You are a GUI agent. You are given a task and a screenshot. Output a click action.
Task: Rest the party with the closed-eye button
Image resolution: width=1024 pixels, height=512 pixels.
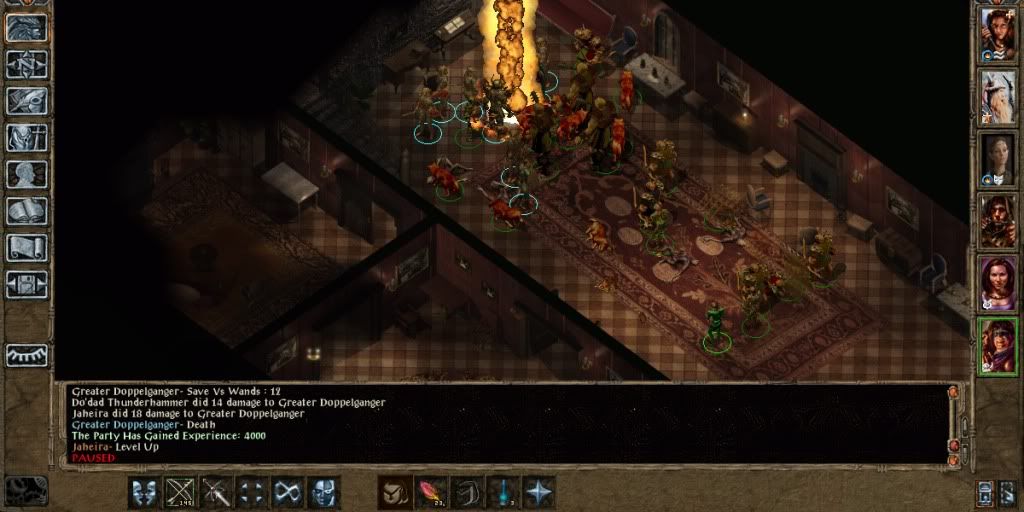pos(27,355)
